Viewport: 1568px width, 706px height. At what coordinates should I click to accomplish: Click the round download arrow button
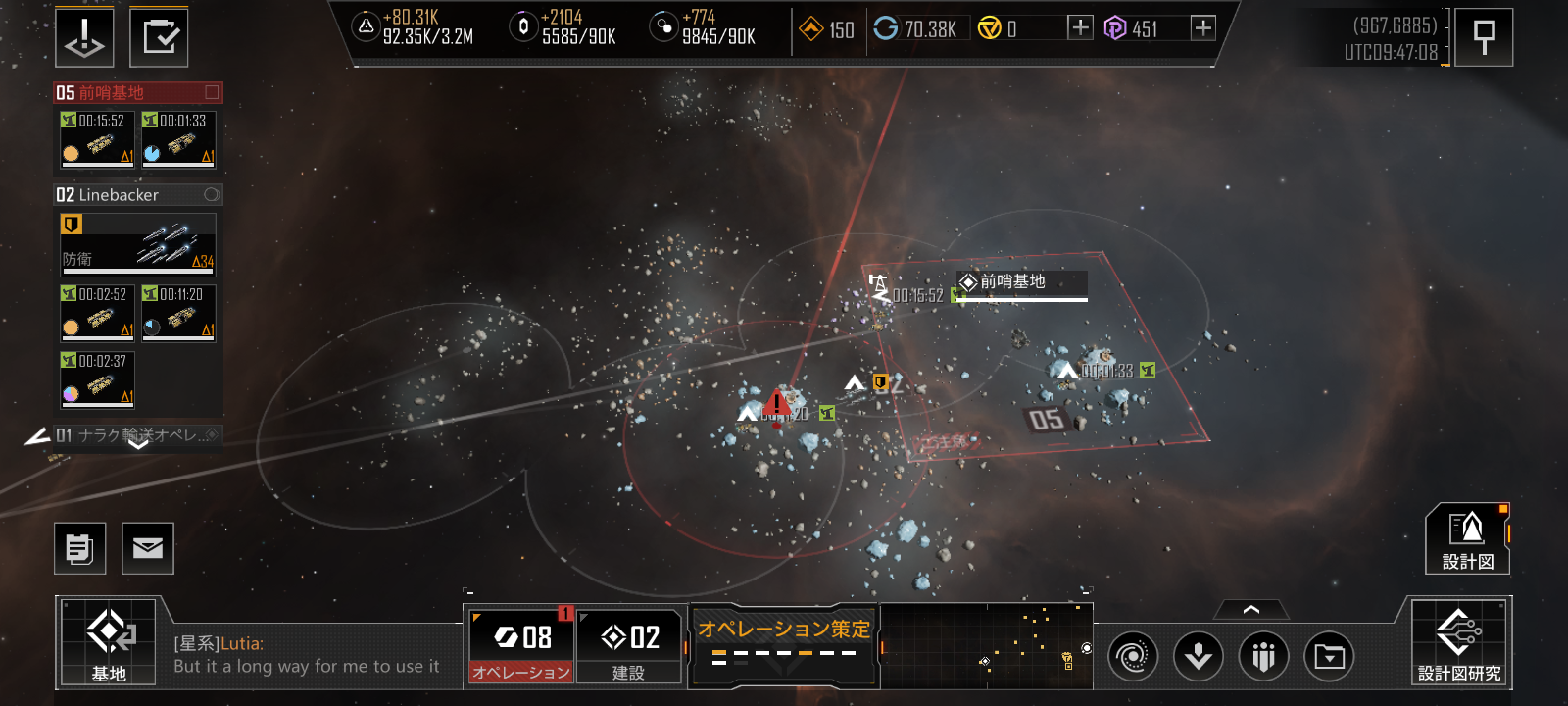click(1199, 656)
